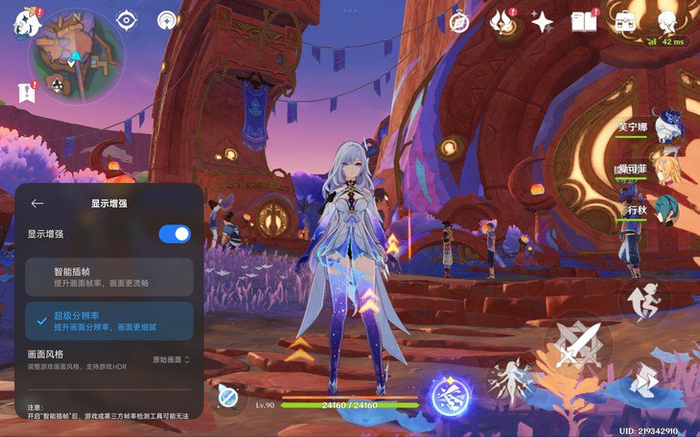Screen dimensions: 700x437
Task: Tap the eye icon beside the minimap
Action: pyautogui.click(x=127, y=19)
